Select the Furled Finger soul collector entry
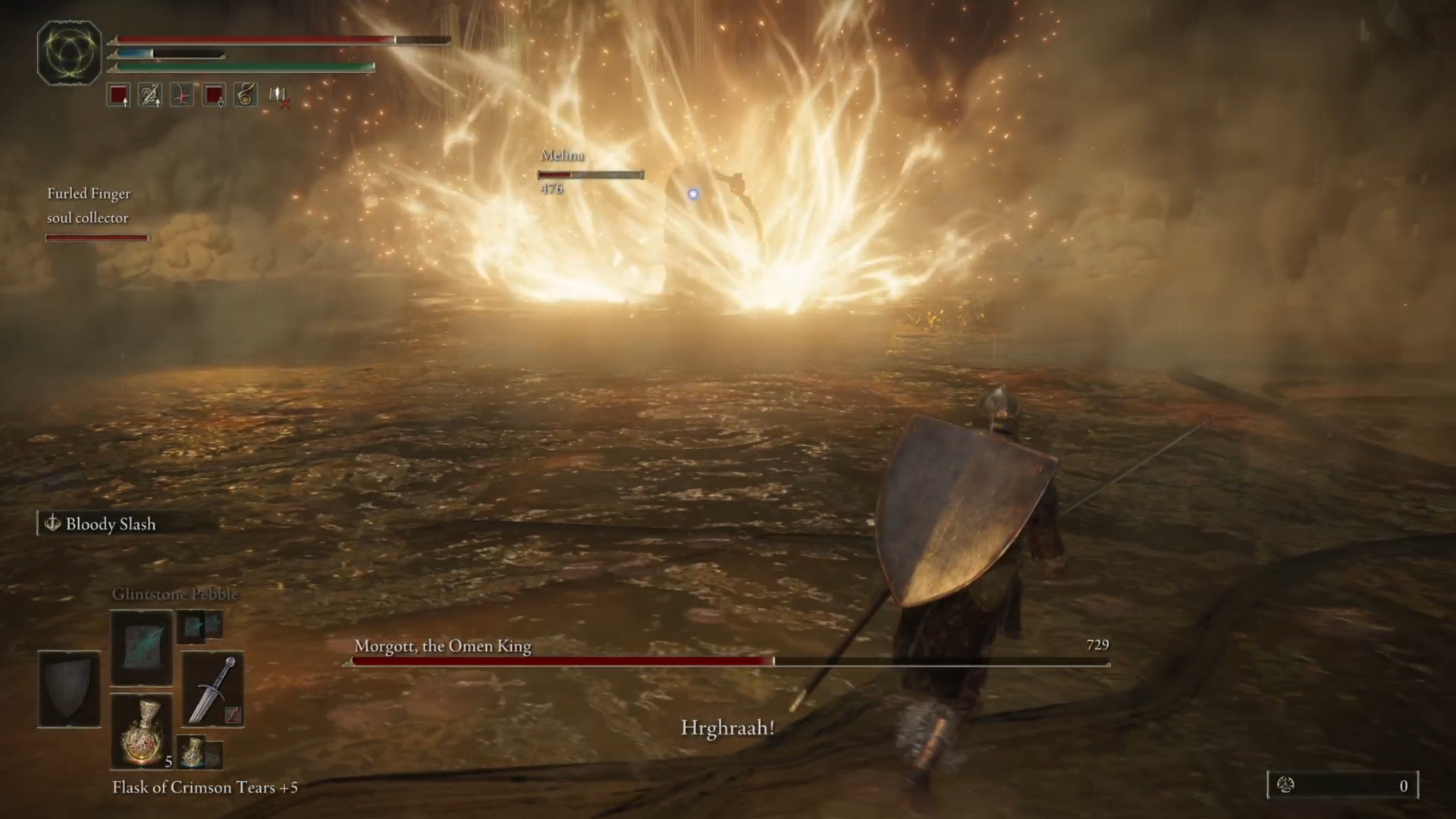This screenshot has width=1456, height=819. (x=89, y=206)
